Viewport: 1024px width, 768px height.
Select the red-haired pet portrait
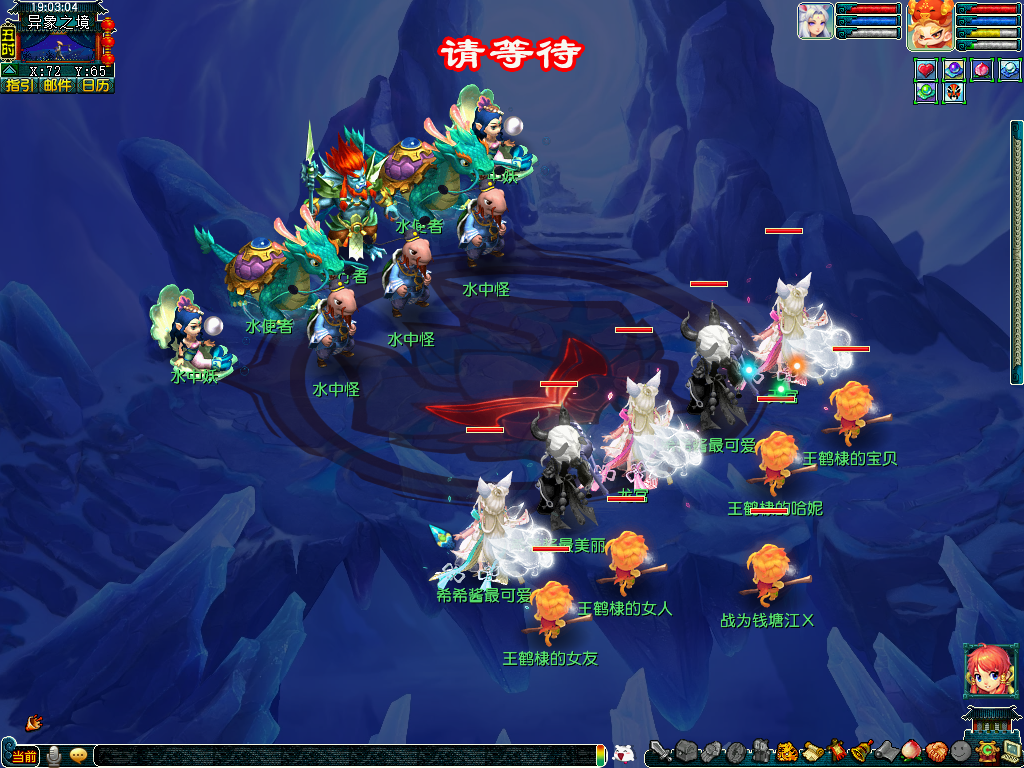coord(929,26)
